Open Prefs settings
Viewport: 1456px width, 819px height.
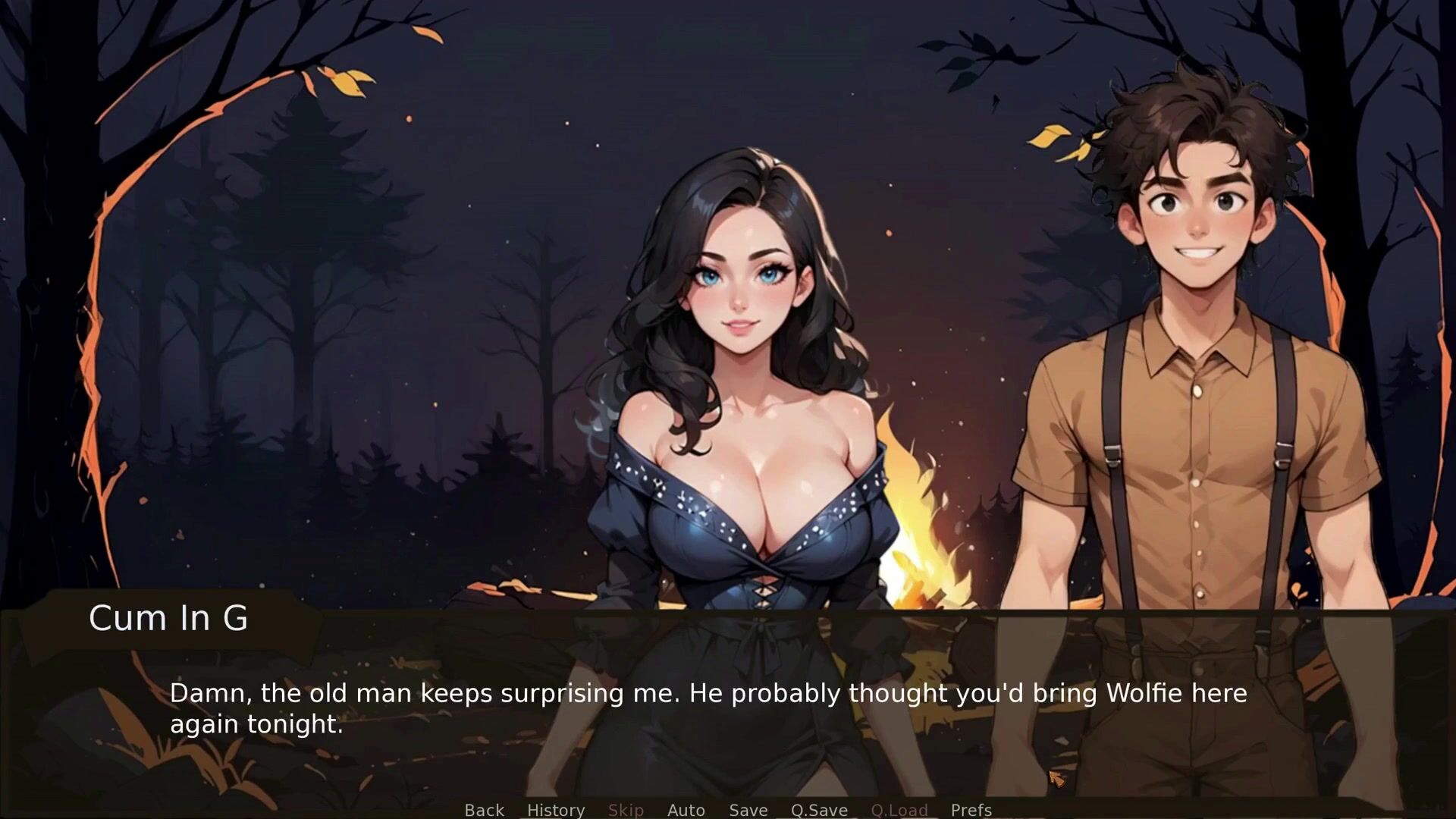[971, 809]
